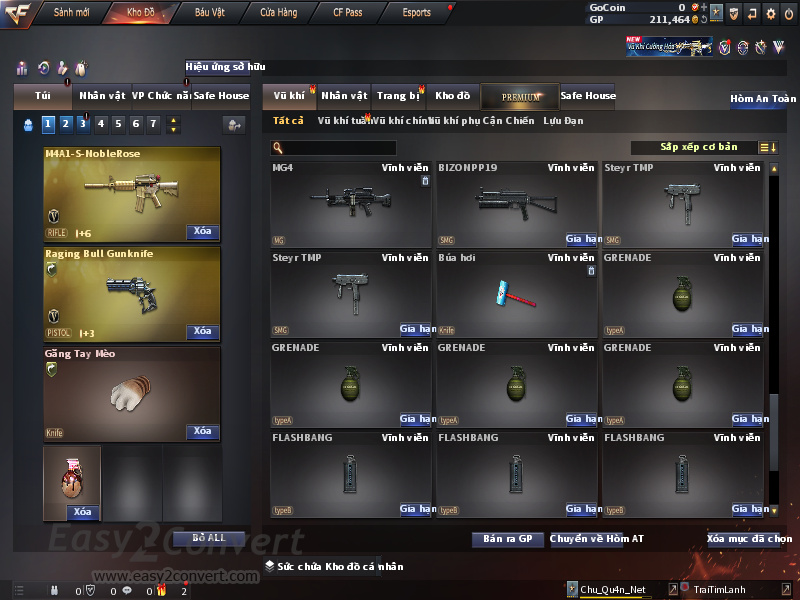Open the Cửa Hàng shop

(x=278, y=13)
